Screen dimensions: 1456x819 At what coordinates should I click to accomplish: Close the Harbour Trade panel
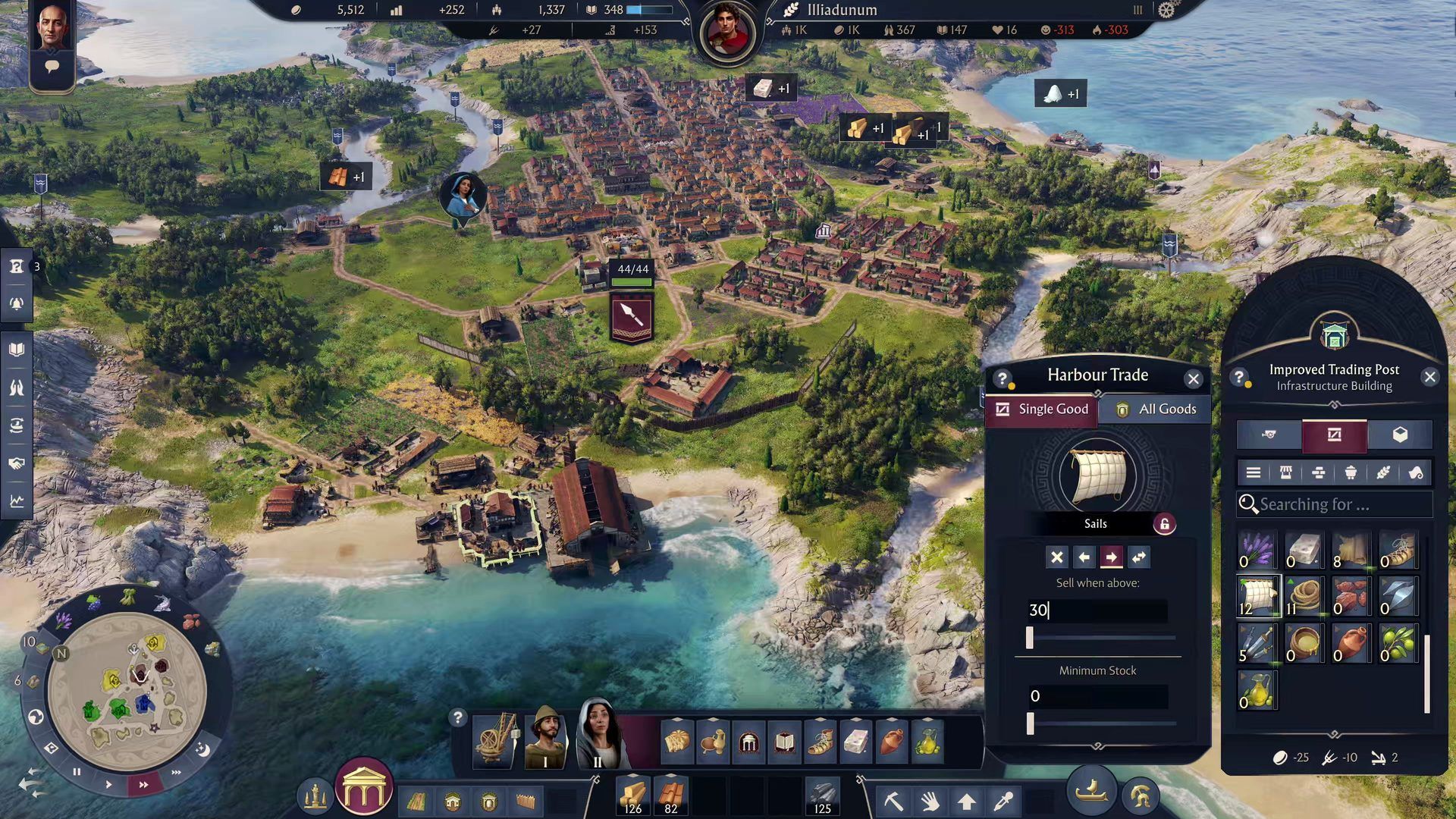(x=1194, y=378)
